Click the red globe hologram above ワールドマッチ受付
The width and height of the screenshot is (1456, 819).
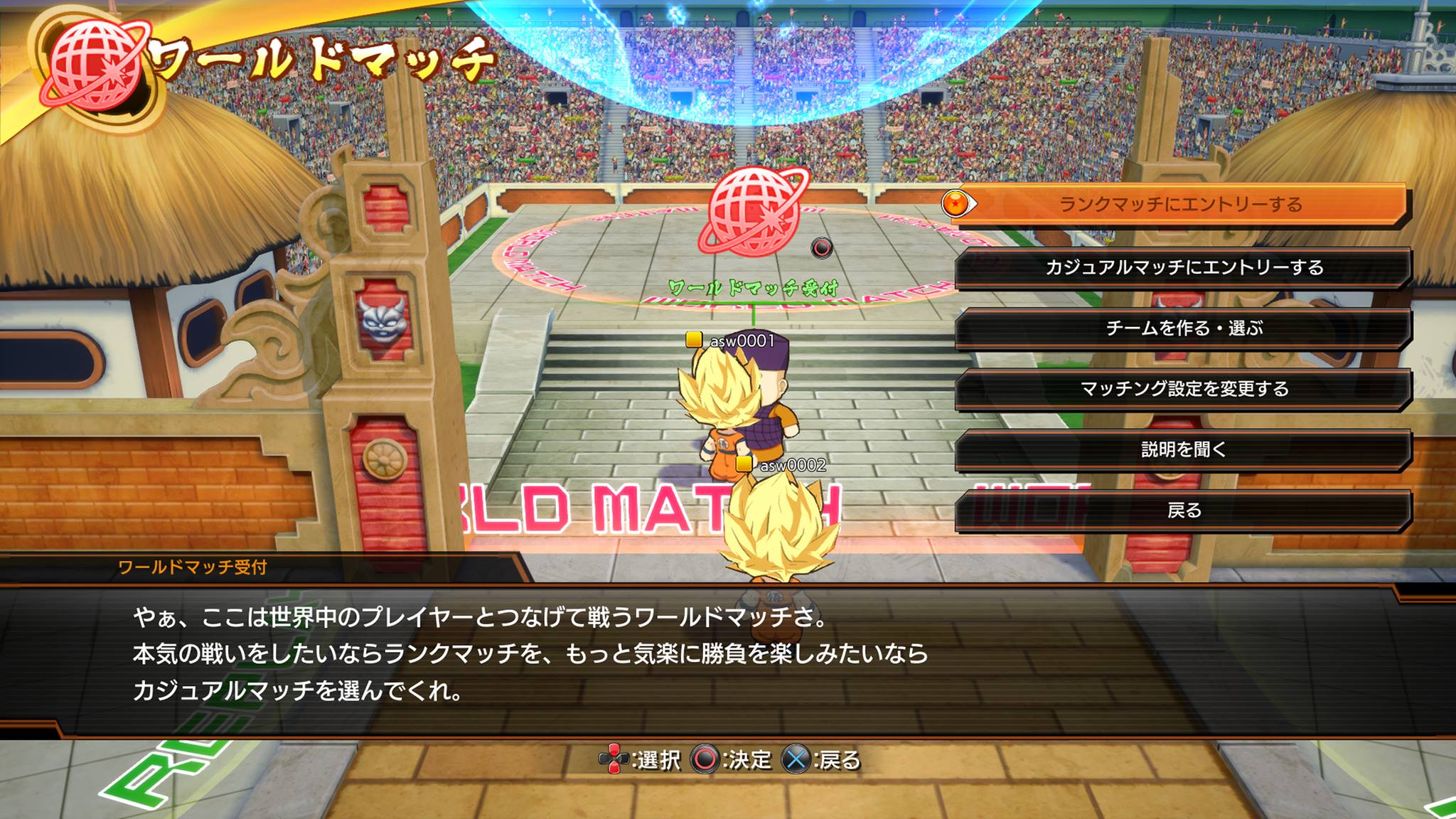[x=751, y=210]
